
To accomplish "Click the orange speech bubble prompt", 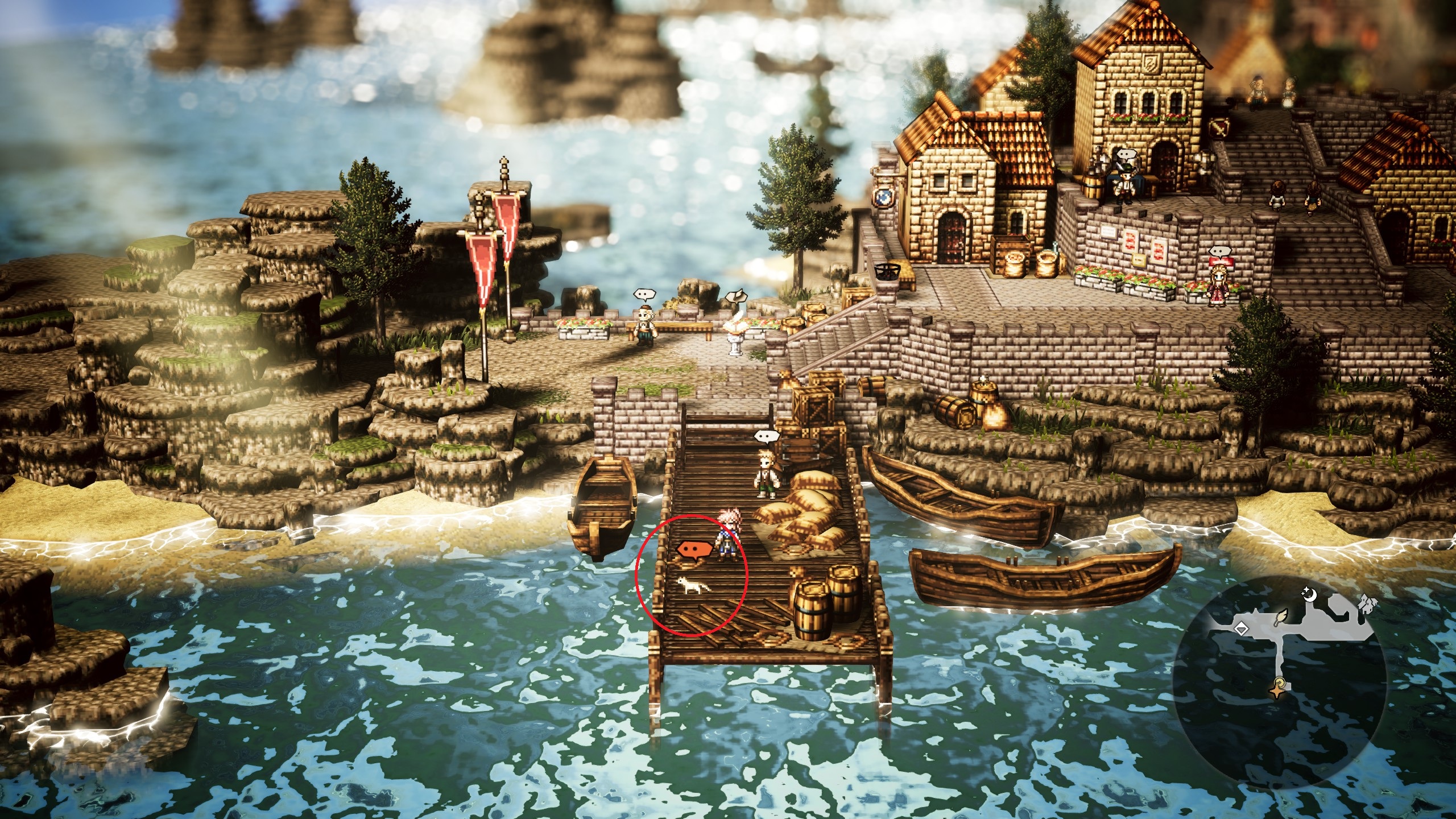I will pyautogui.click(x=694, y=549).
